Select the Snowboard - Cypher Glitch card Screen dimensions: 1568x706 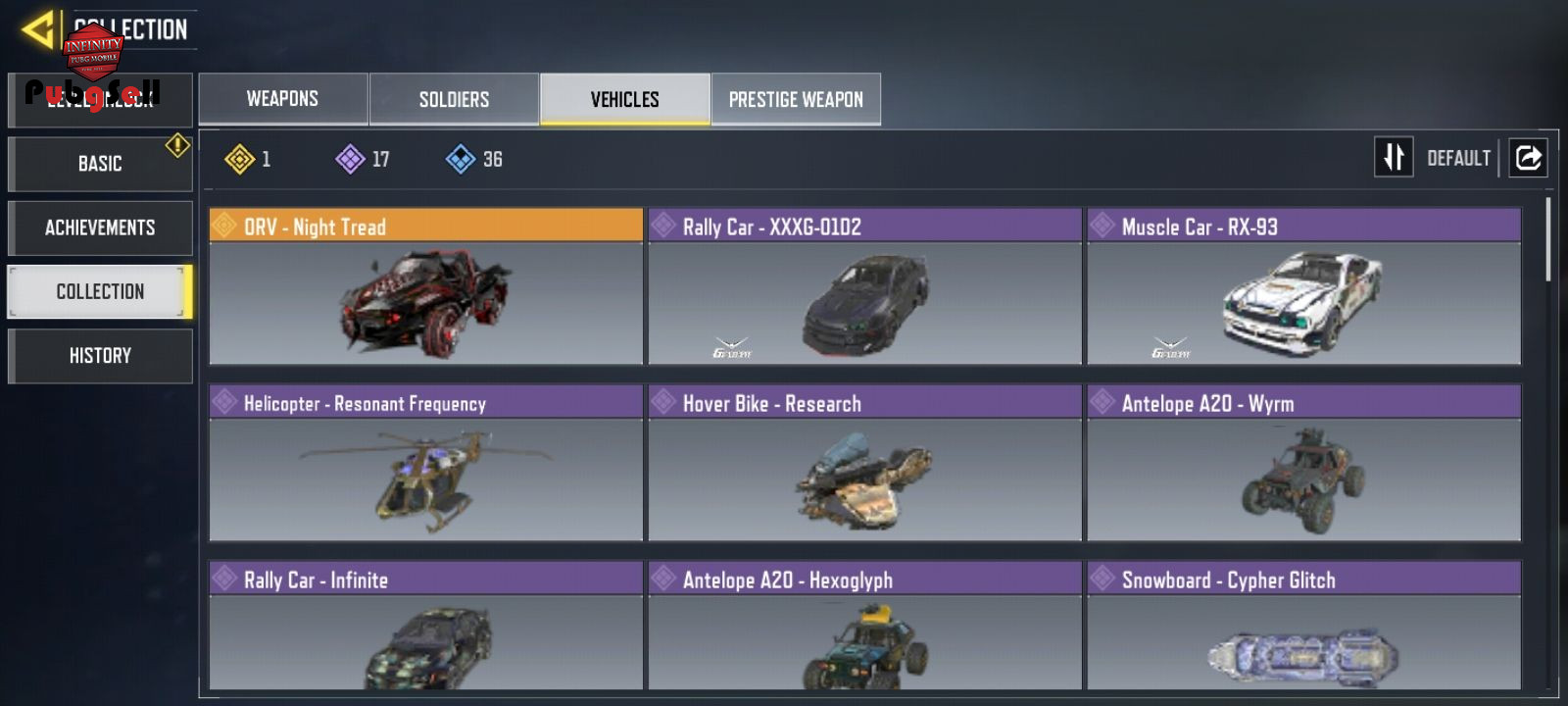[1303, 628]
